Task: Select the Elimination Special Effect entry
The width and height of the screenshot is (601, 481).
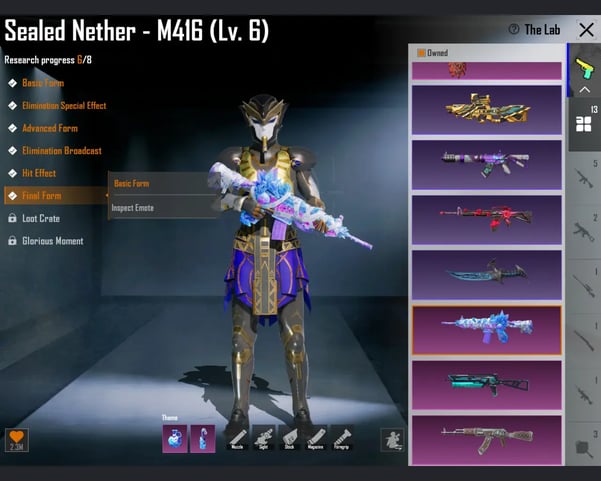Action: 63,105
